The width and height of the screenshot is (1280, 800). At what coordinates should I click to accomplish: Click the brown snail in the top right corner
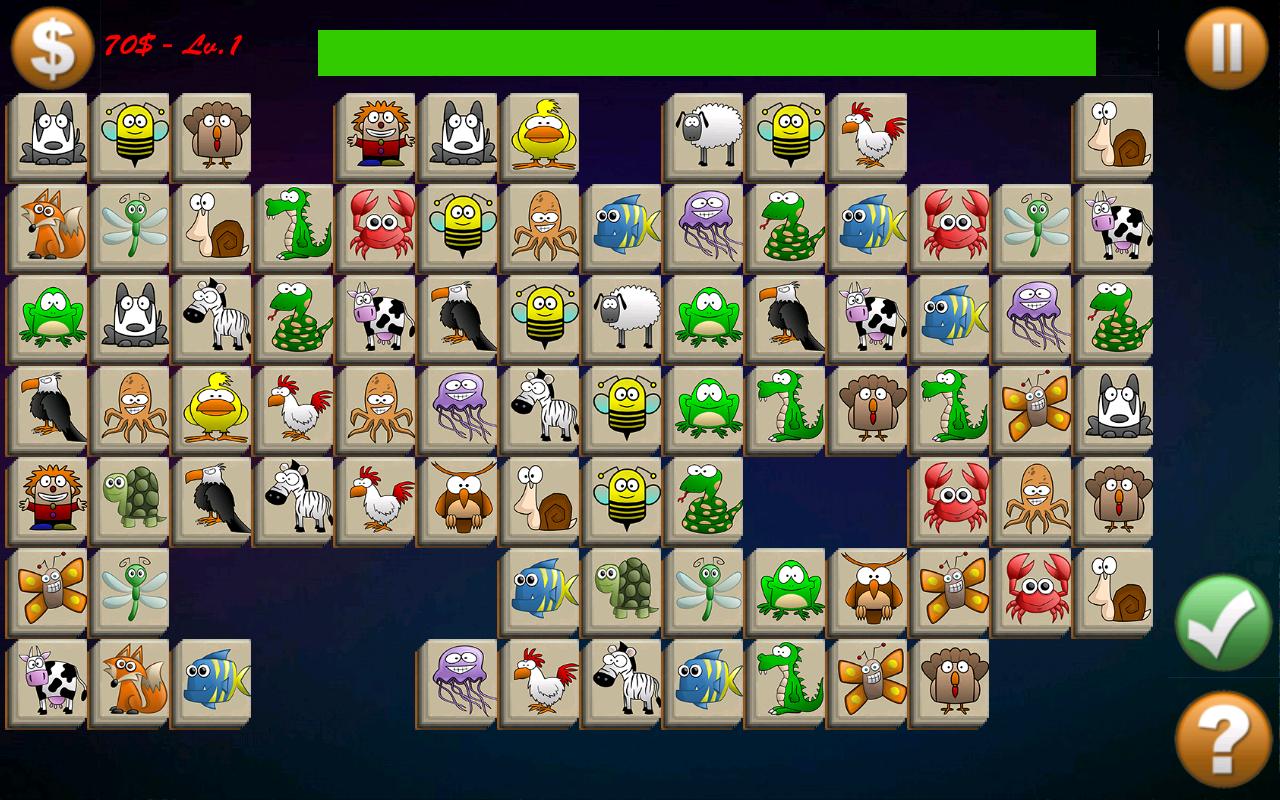[1117, 138]
